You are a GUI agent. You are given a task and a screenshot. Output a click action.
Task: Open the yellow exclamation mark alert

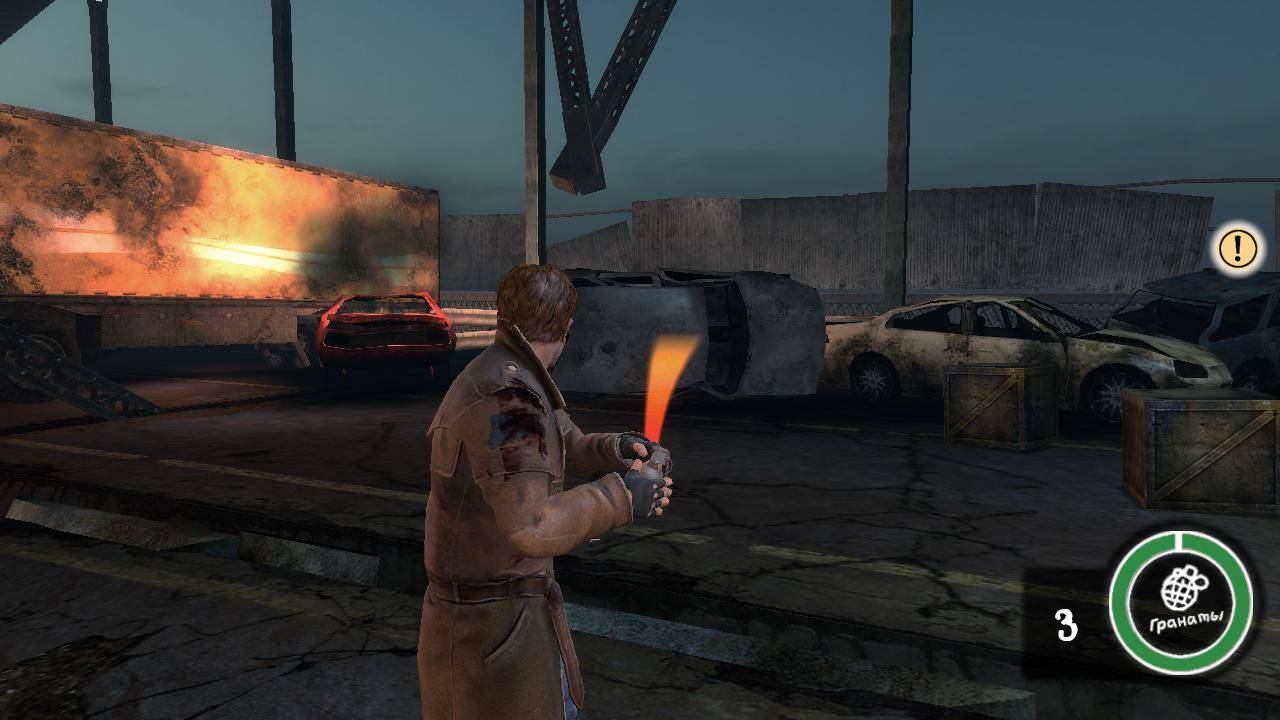1237,249
